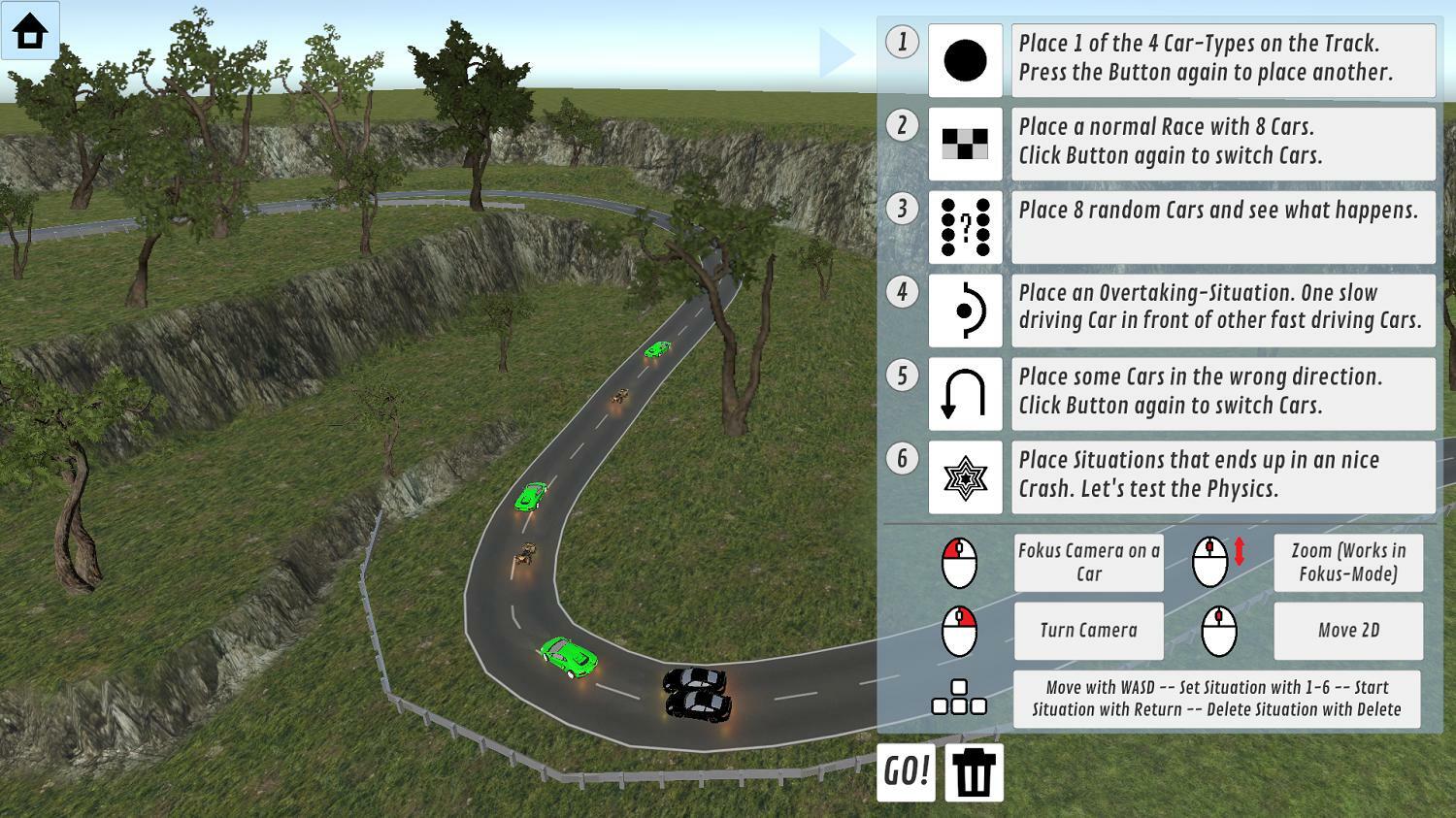Click the WASD movement instruction panel
Viewport: 1456px width, 818px height.
(1216, 698)
